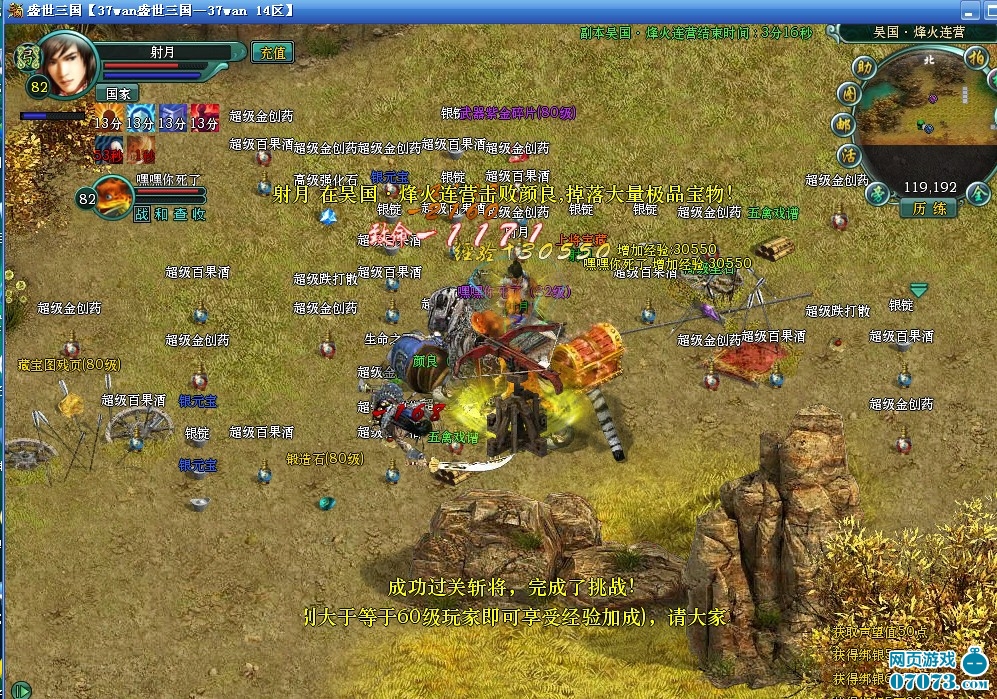This screenshot has height=699, width=997.
Task: Click the pet's 查 inspect button
Action: pos(179,214)
